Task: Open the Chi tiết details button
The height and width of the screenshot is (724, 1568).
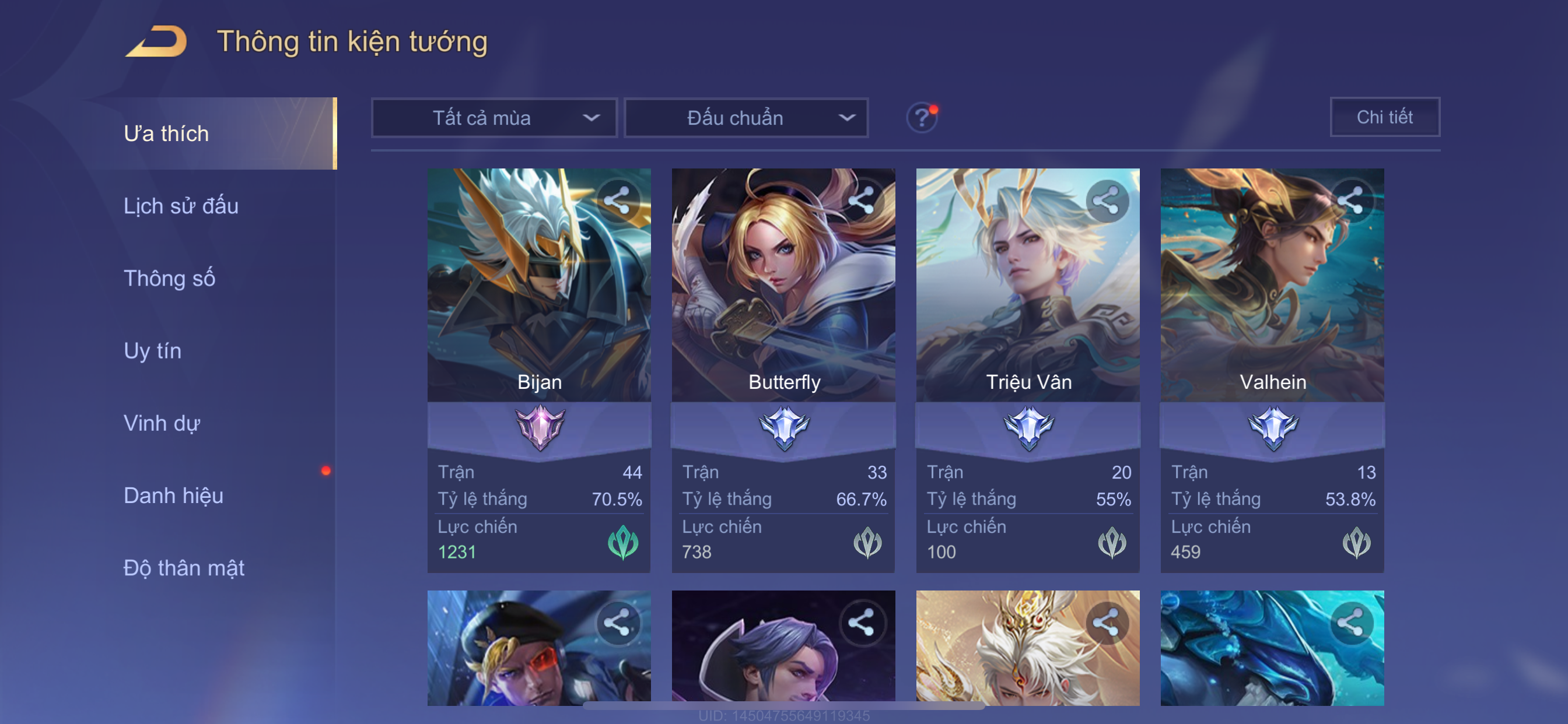Action: pyautogui.click(x=1384, y=117)
